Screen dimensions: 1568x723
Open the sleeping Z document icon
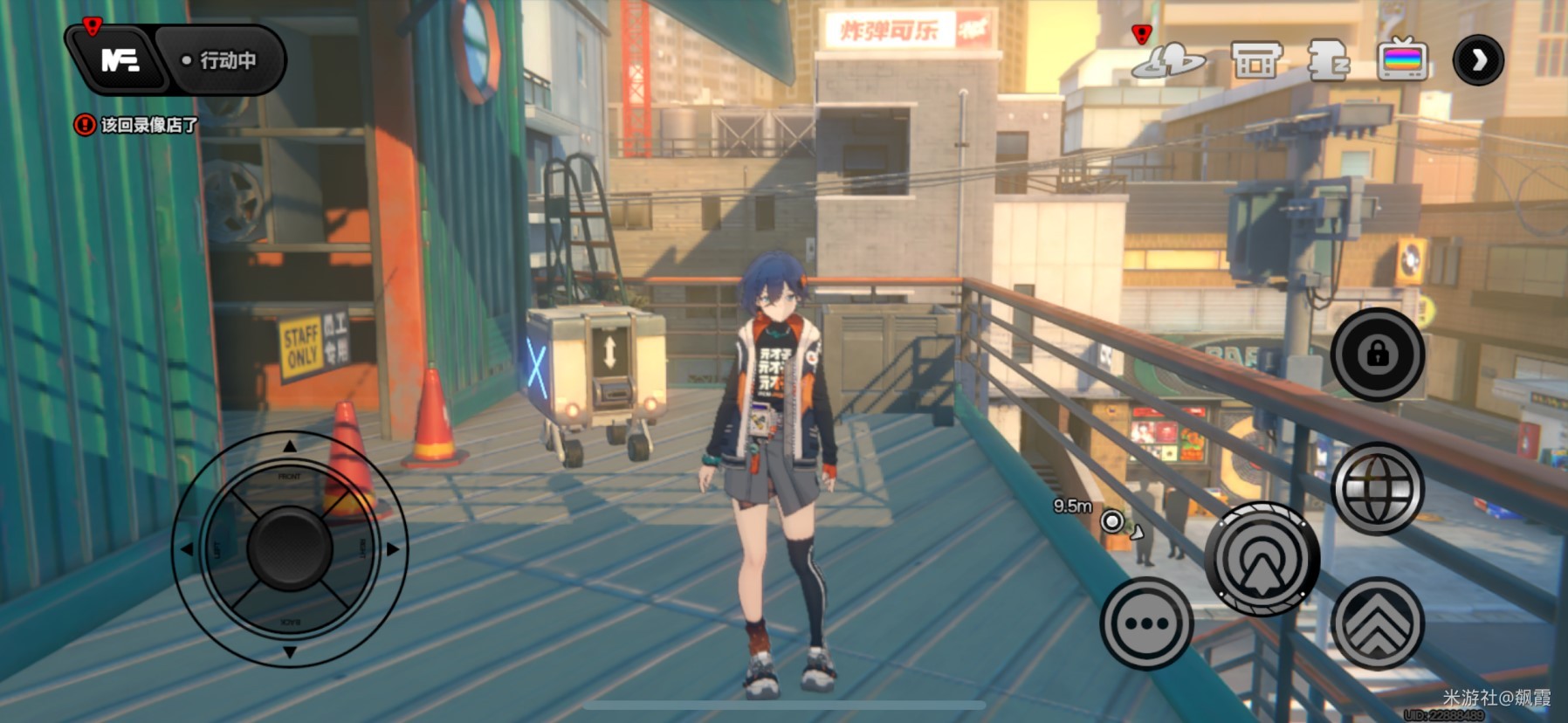tap(1328, 61)
